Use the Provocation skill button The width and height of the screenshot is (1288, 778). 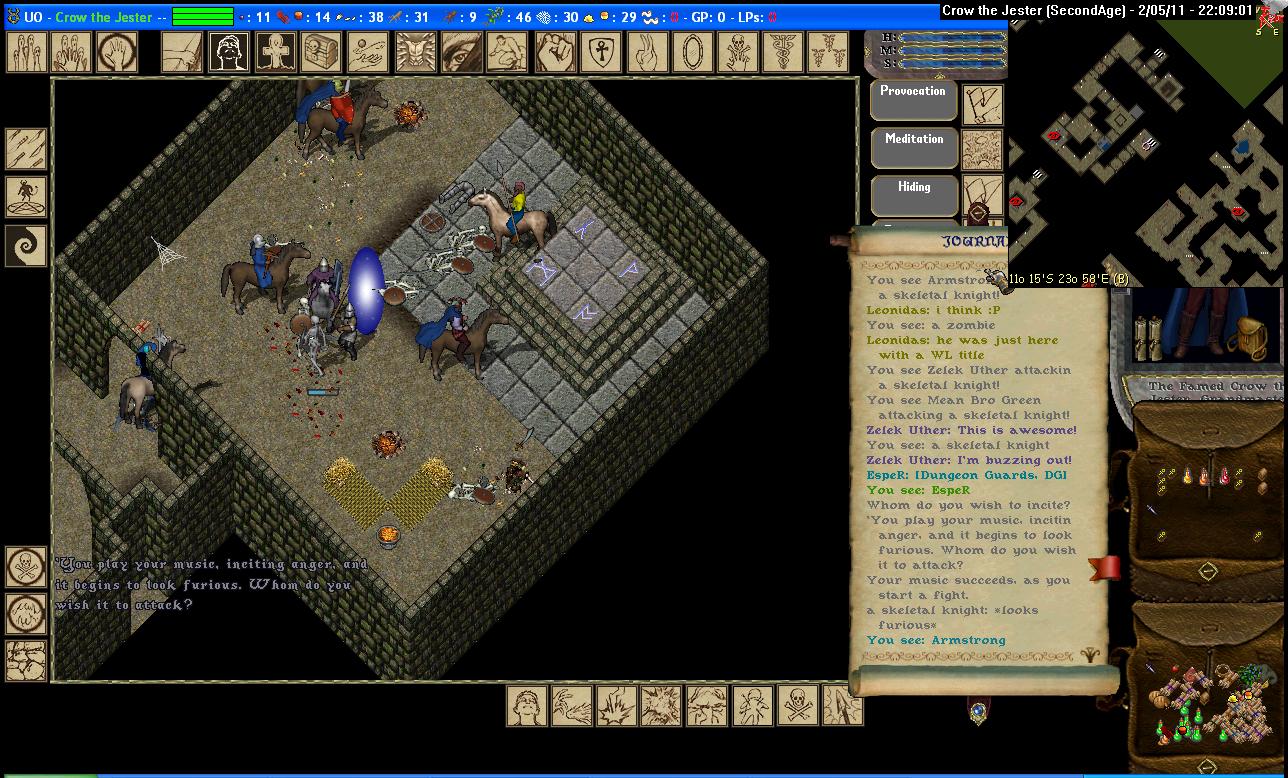click(913, 100)
